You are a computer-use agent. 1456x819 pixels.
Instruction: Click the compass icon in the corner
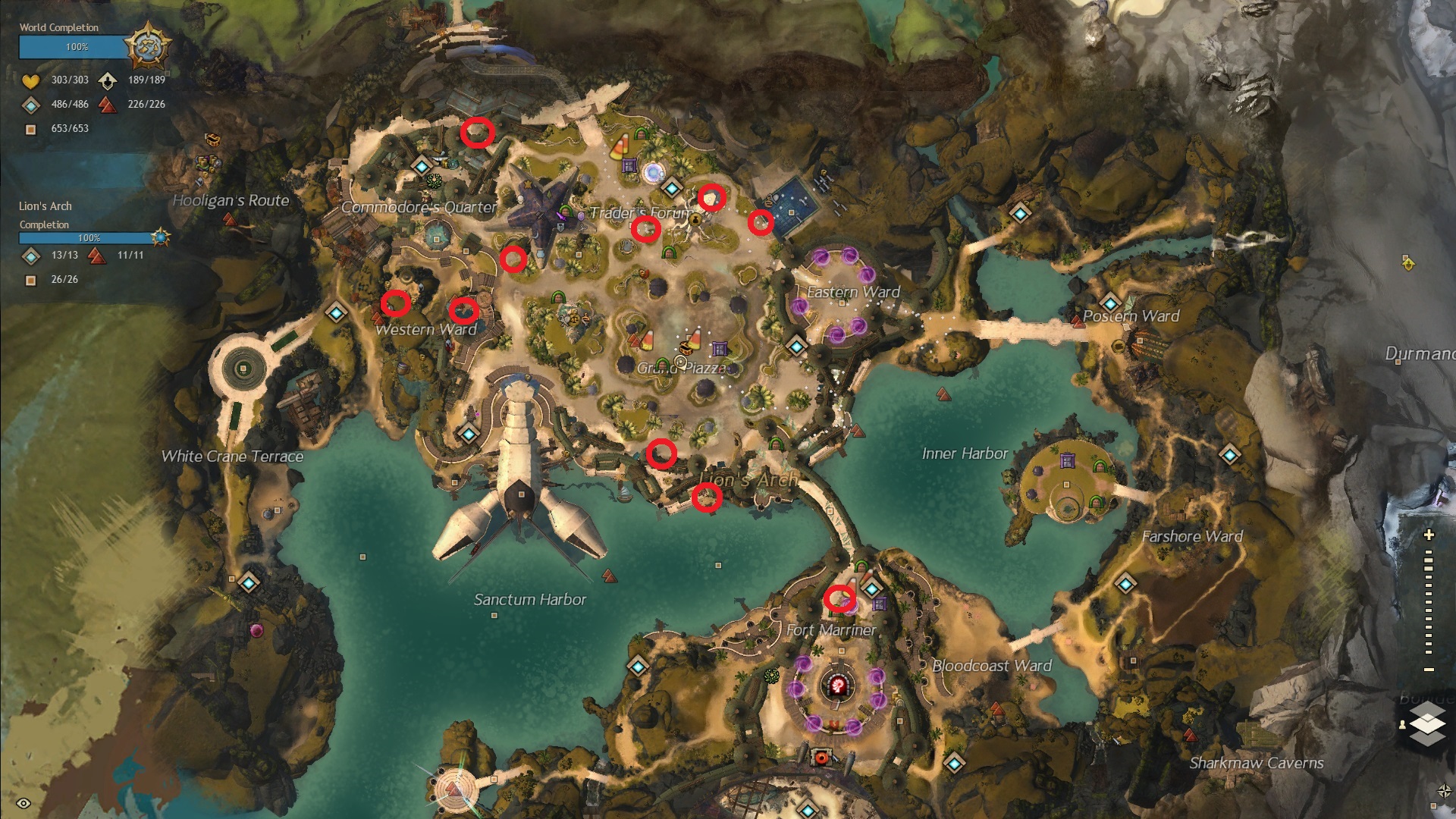[x=1444, y=792]
